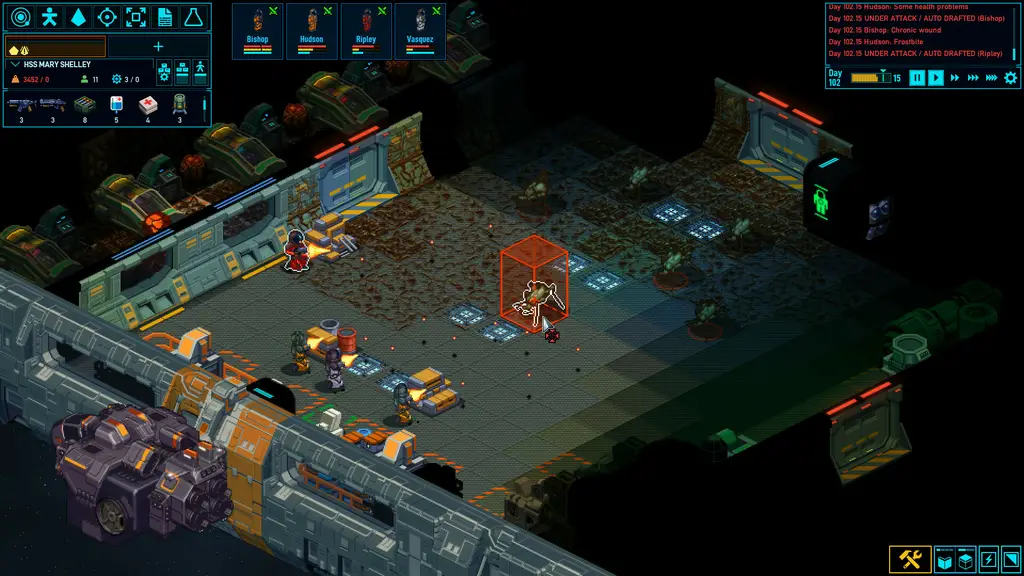Select the ammo crate inventory item
1024x576 pixels.
tap(84, 103)
